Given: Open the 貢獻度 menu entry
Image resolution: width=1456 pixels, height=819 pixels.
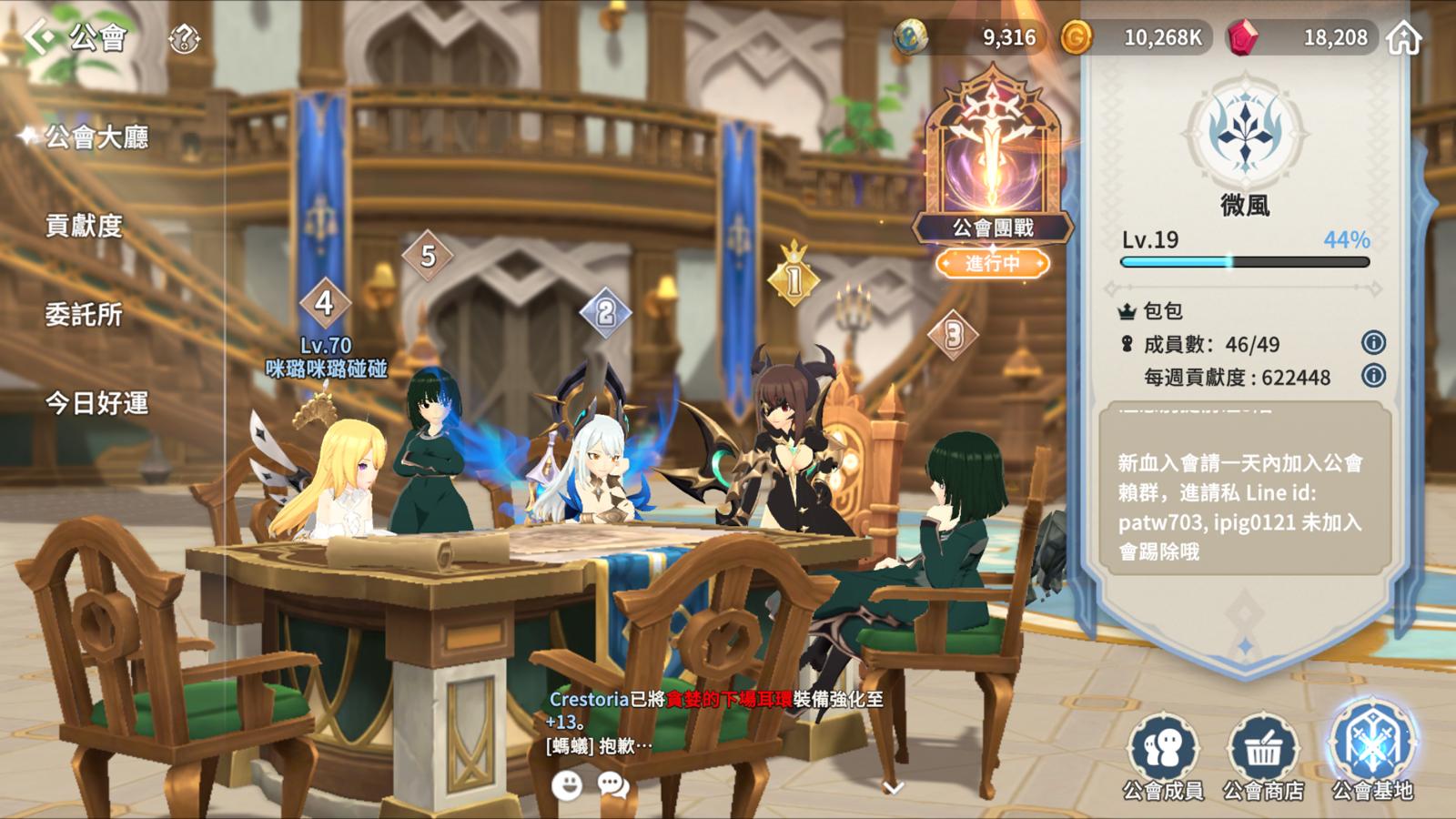Looking at the screenshot, I should point(84,226).
